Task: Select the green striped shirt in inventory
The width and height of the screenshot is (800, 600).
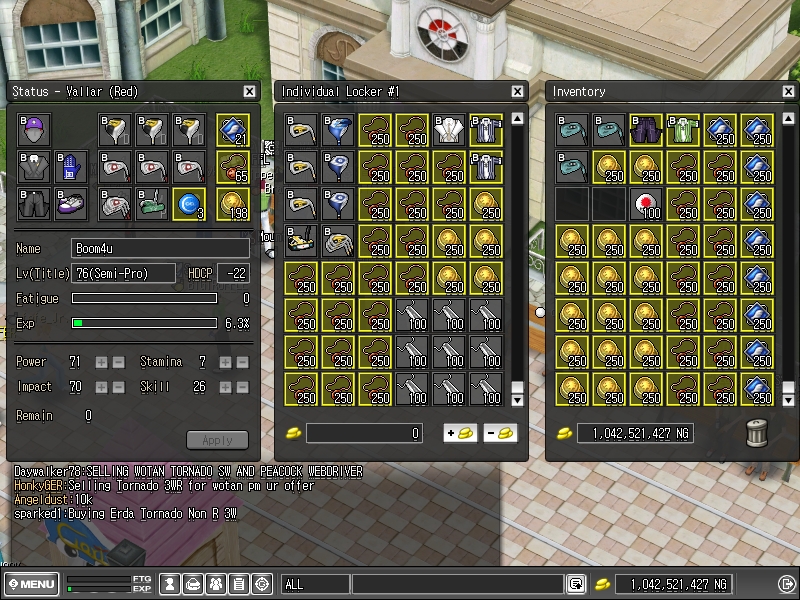Action: (x=684, y=130)
